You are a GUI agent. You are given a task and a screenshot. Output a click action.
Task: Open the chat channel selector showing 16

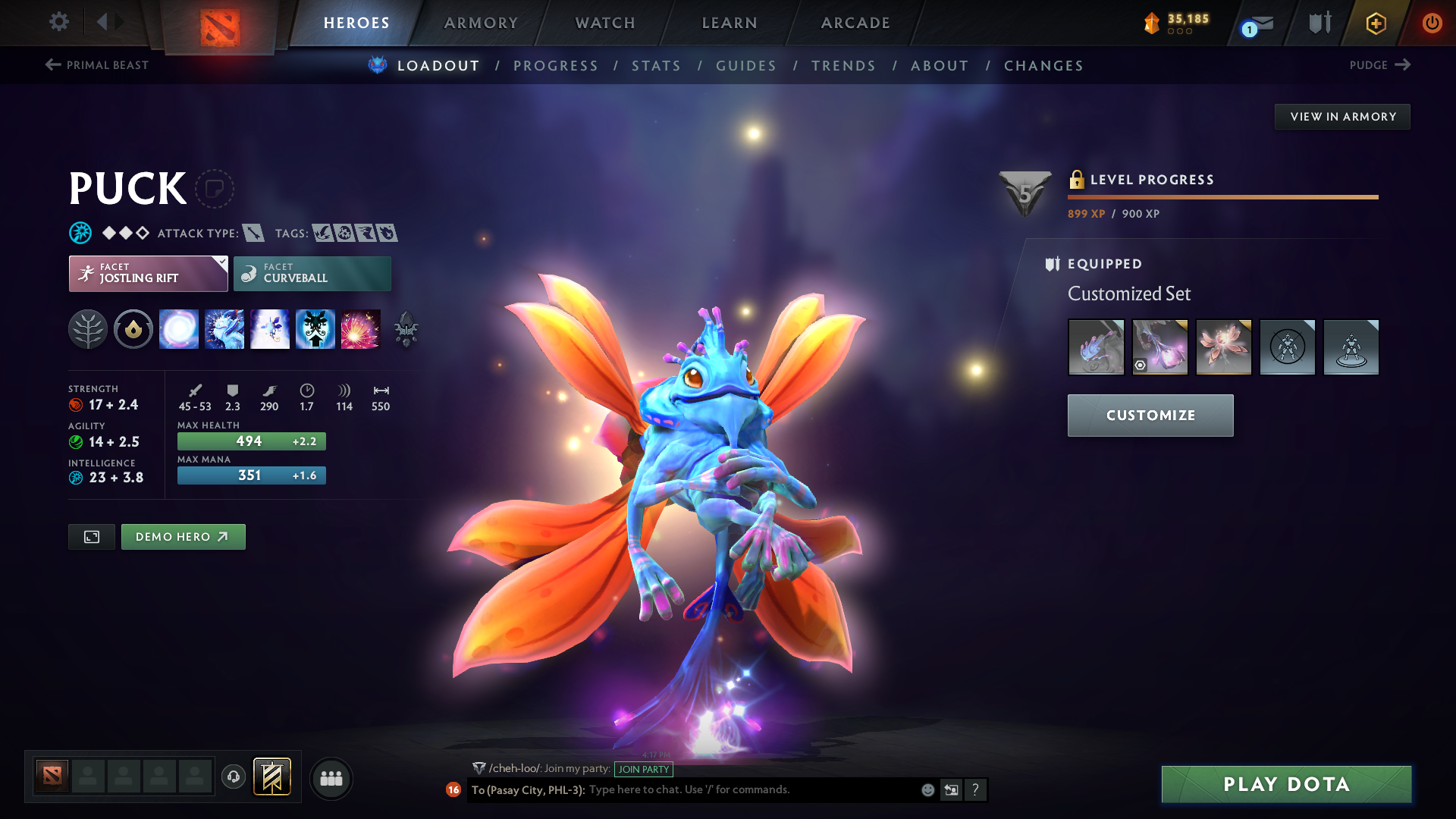click(453, 790)
